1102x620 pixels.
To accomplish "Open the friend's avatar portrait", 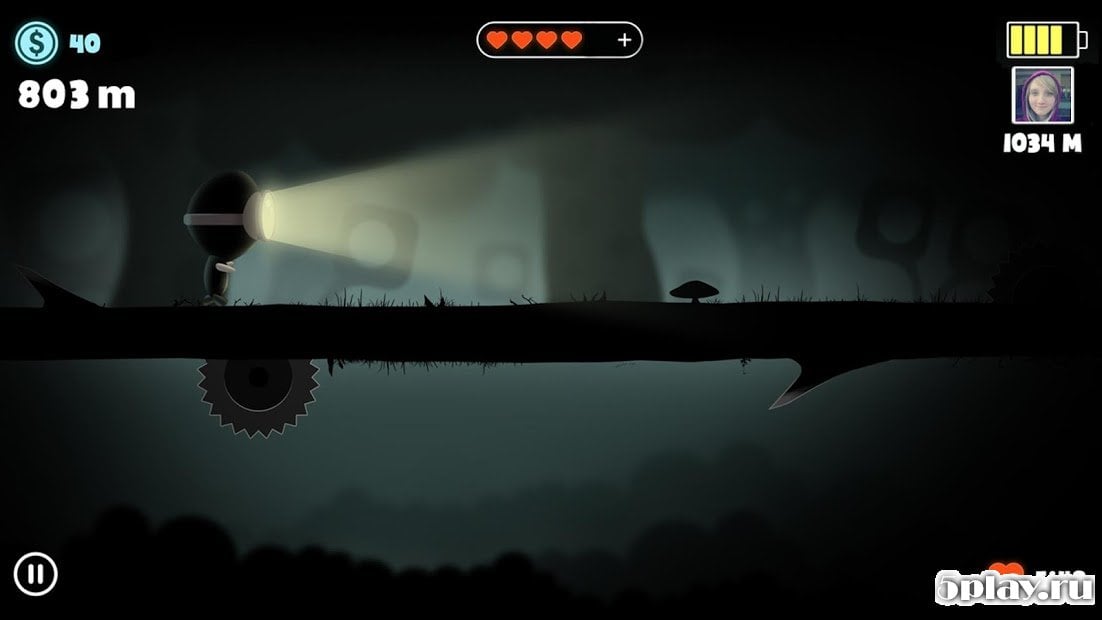I will click(1043, 95).
